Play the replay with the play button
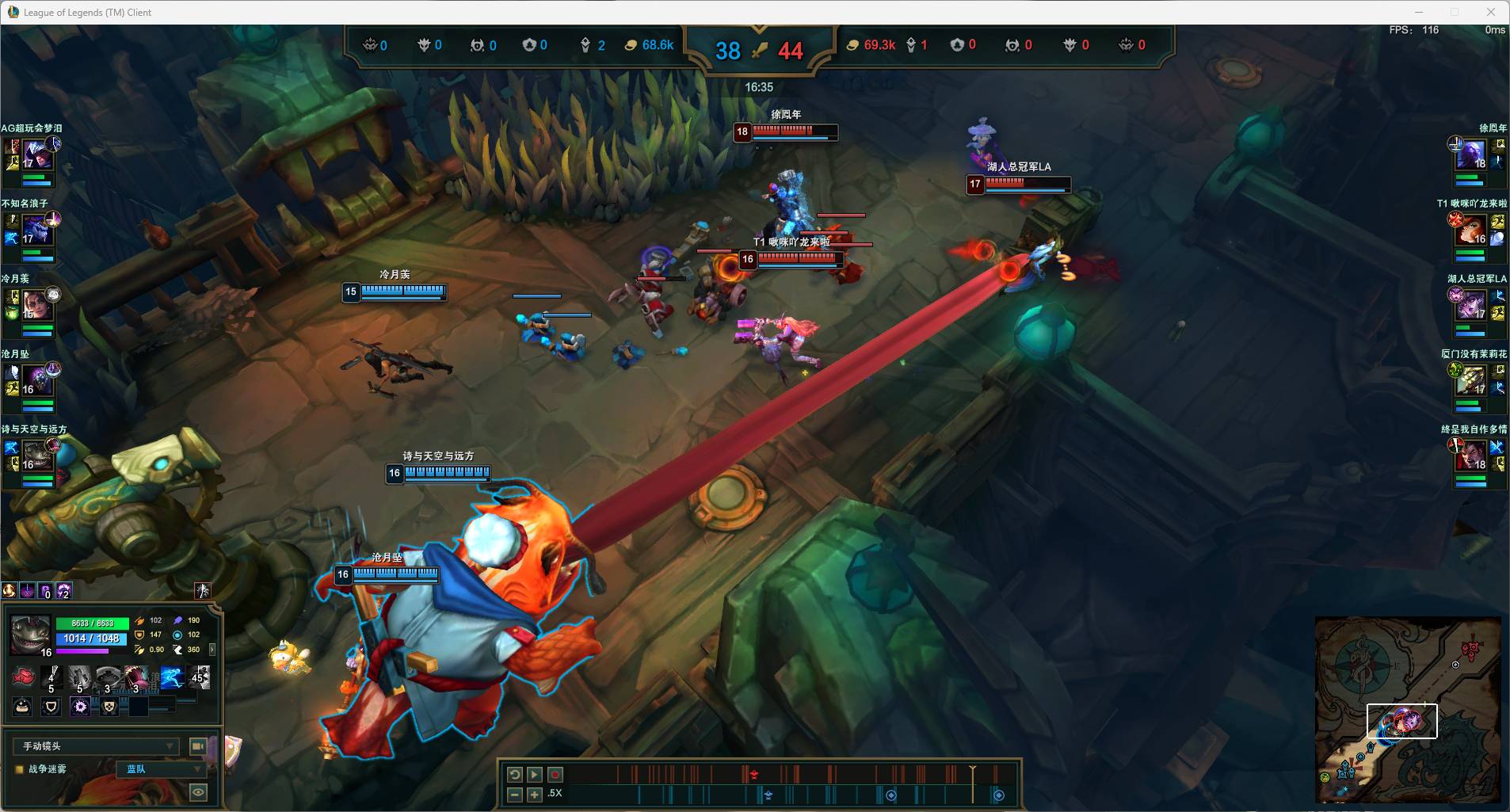 point(535,775)
